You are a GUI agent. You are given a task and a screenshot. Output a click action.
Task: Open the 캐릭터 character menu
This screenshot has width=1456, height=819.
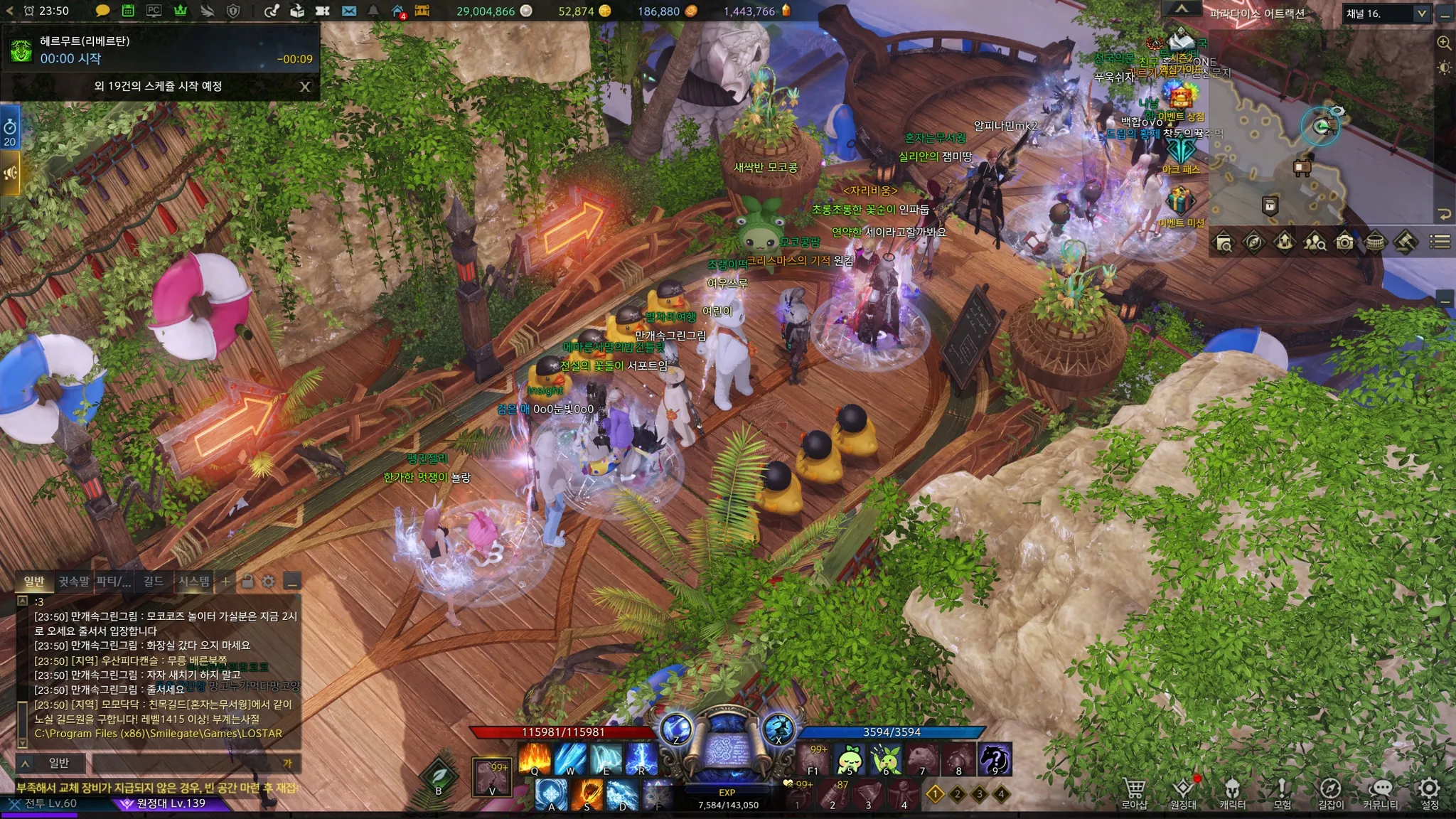[1232, 792]
